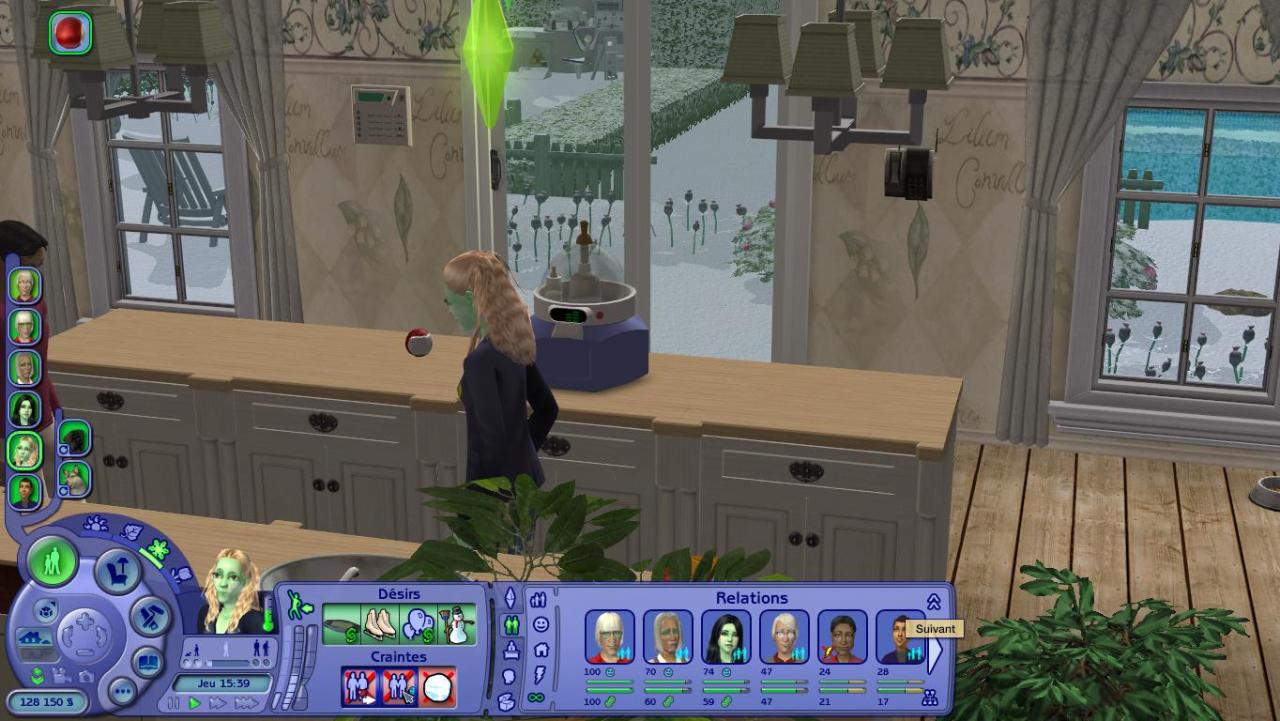Open Buy mode with the armchair icon

[x=117, y=570]
